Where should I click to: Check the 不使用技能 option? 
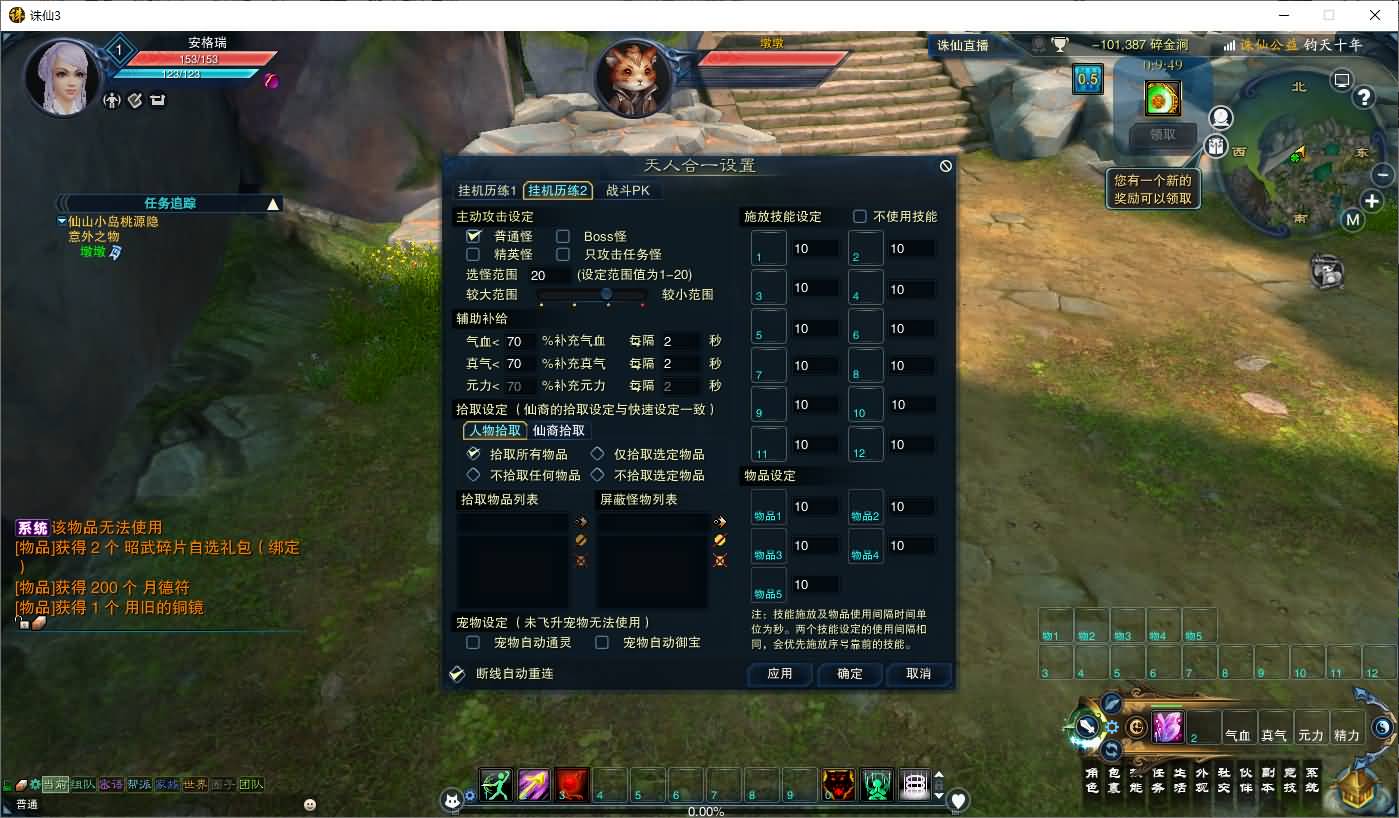[858, 216]
